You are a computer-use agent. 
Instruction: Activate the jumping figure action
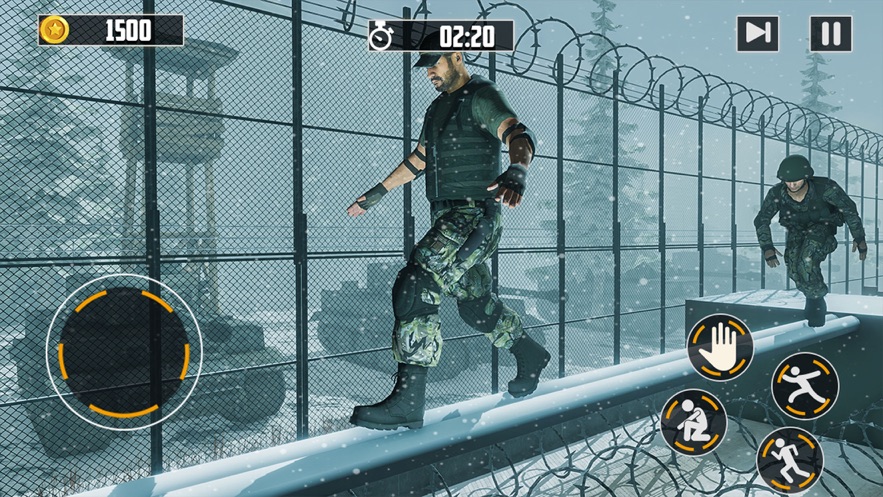point(805,385)
